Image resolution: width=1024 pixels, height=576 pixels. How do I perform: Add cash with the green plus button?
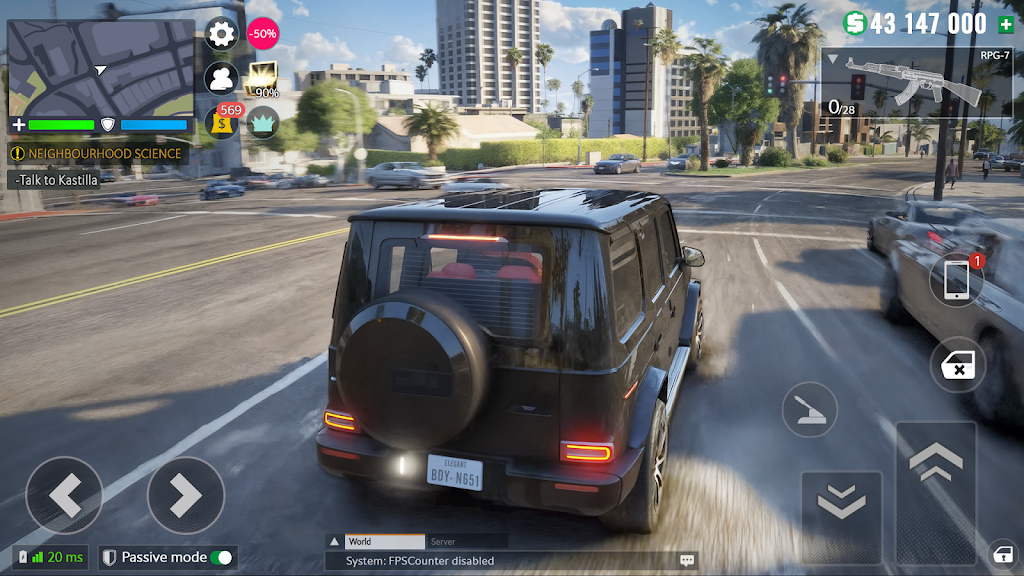[1005, 24]
